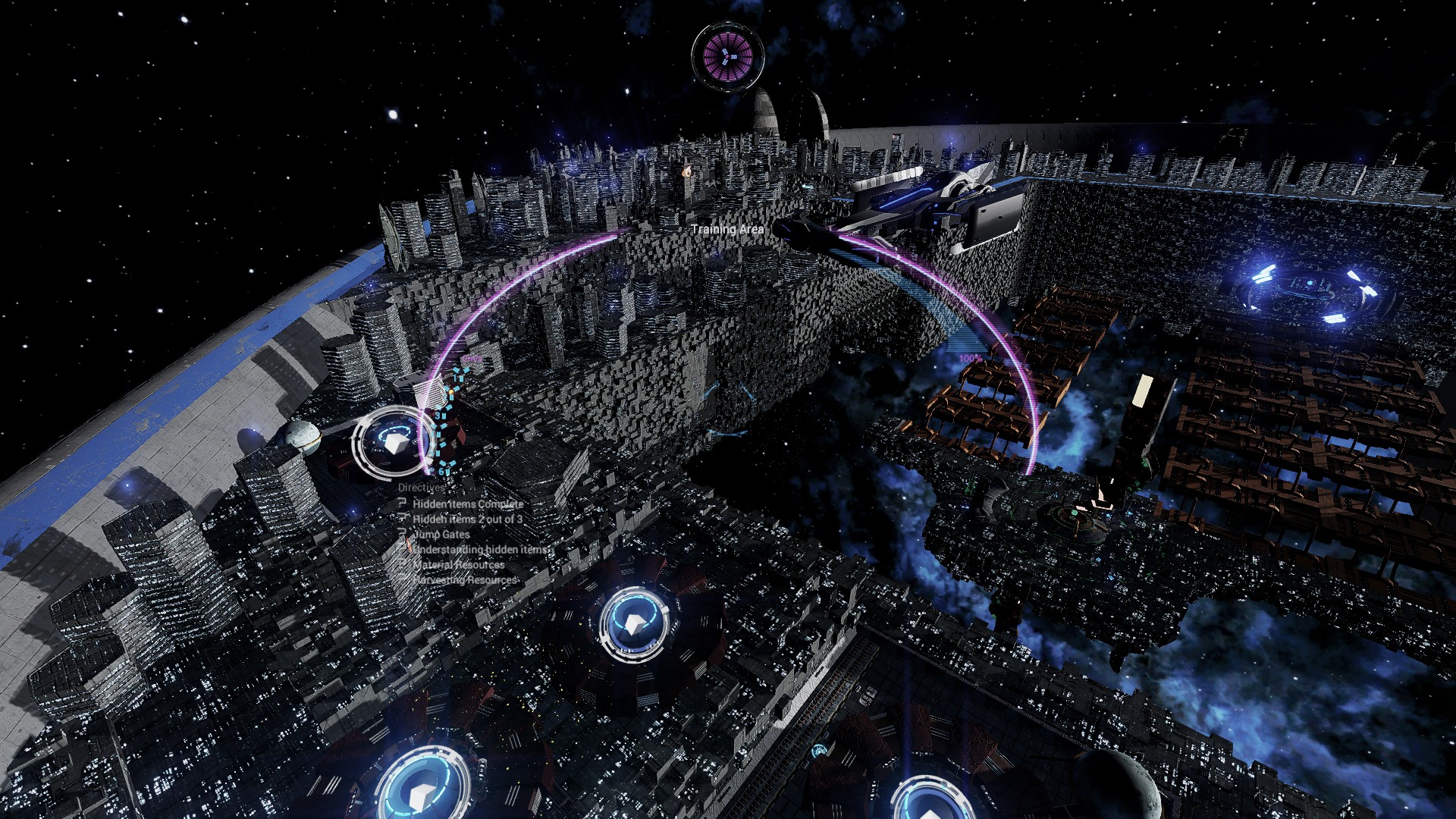1456x819 pixels.
Task: Select the Training Area zone label
Action: pos(726,230)
